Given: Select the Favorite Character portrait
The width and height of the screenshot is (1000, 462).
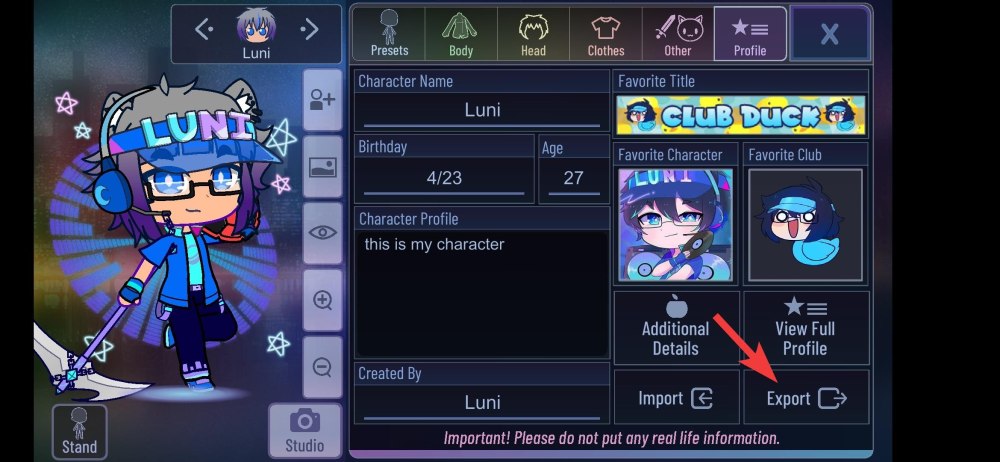Looking at the screenshot, I should click(676, 224).
